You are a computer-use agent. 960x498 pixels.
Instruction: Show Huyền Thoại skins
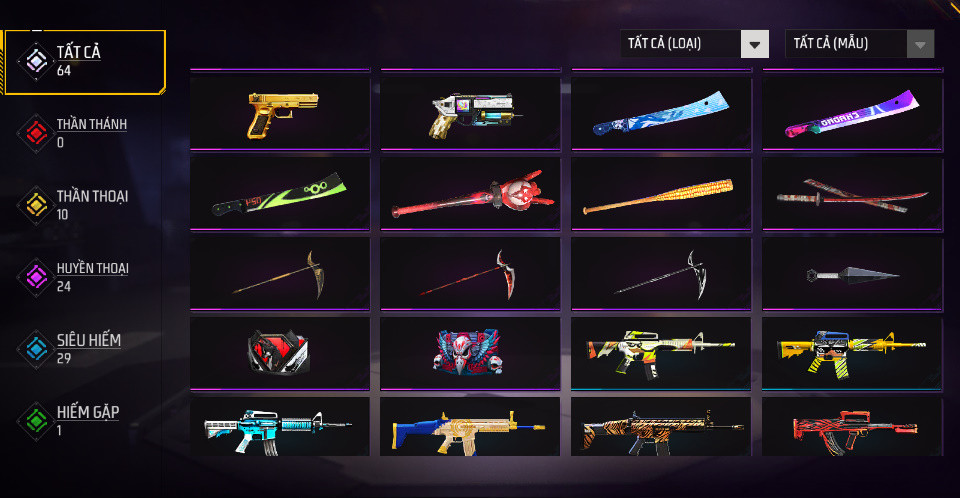tap(85, 276)
